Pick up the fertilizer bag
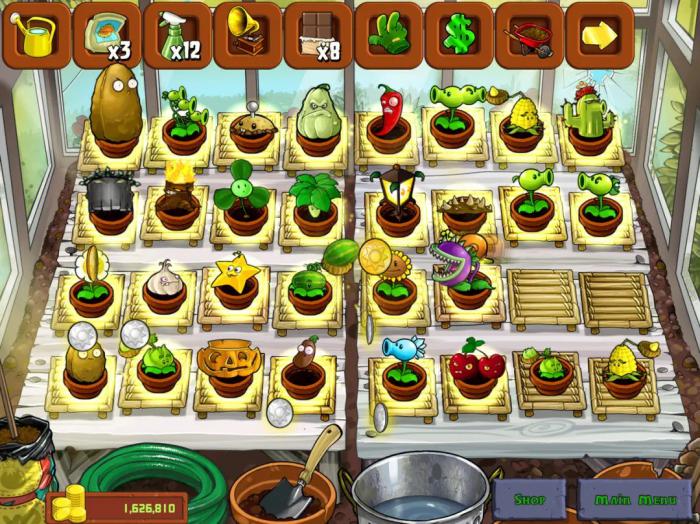This screenshot has height=524, width=700. (x=106, y=37)
